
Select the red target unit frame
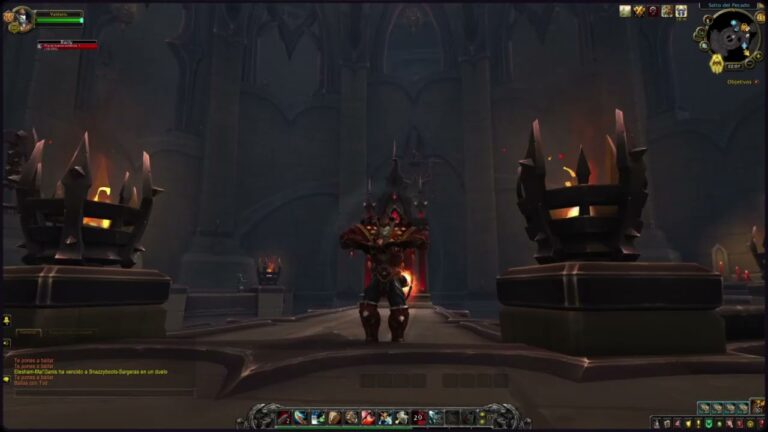pos(67,45)
